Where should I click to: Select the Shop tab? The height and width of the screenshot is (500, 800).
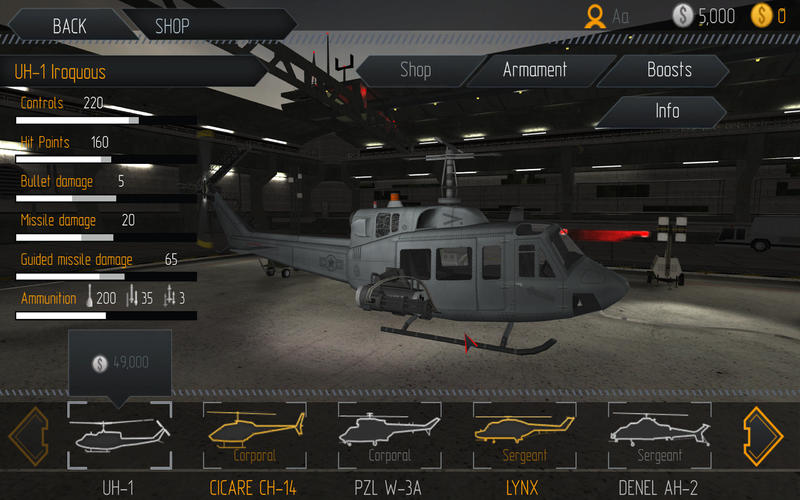(415, 70)
